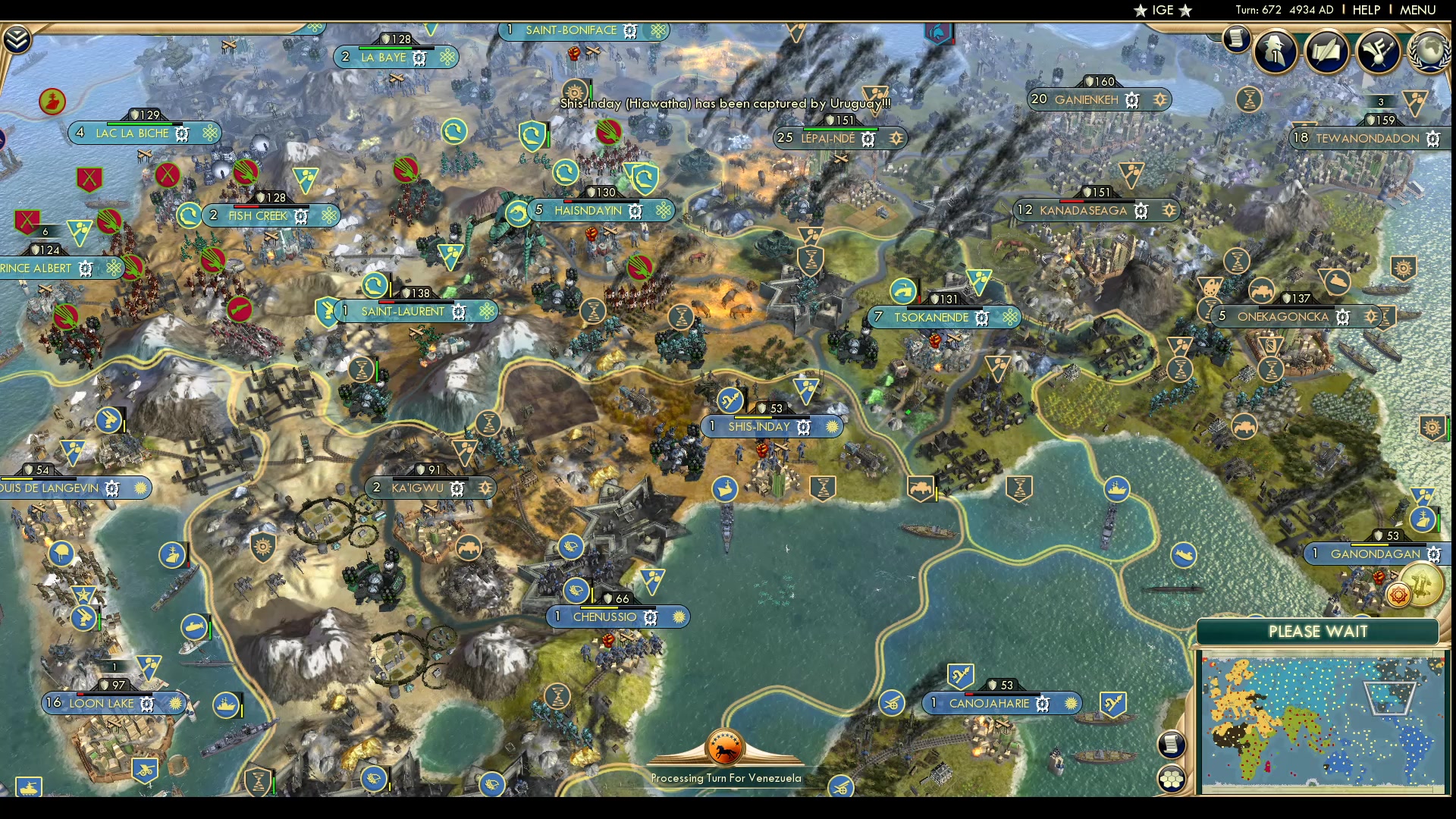Open HELP from the top bar
Image resolution: width=1456 pixels, height=819 pixels.
tap(1367, 10)
